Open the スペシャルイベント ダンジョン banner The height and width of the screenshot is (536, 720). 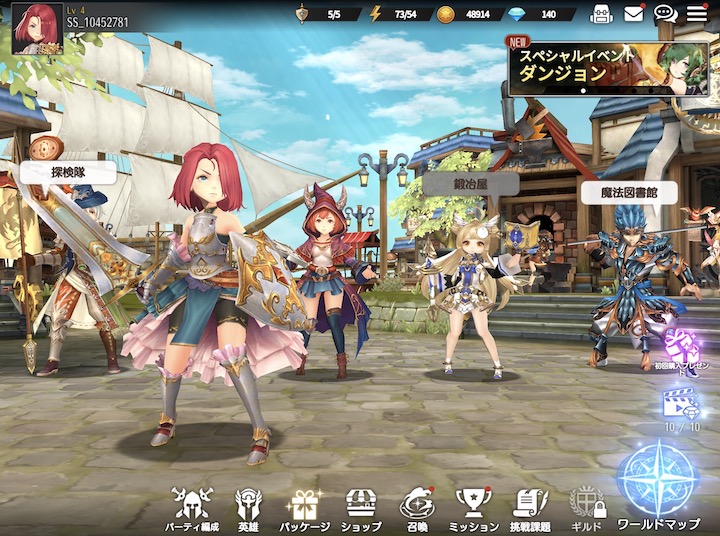610,68
